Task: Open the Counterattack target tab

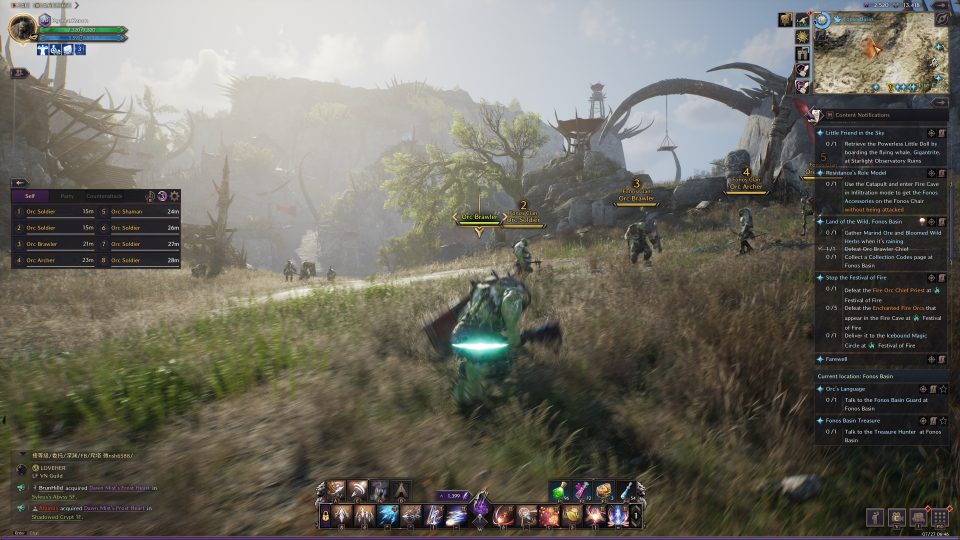Action: [104, 196]
